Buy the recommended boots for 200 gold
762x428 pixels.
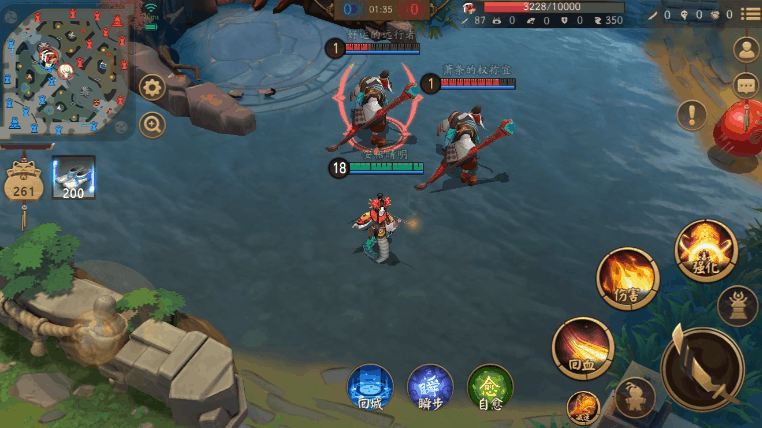point(73,176)
